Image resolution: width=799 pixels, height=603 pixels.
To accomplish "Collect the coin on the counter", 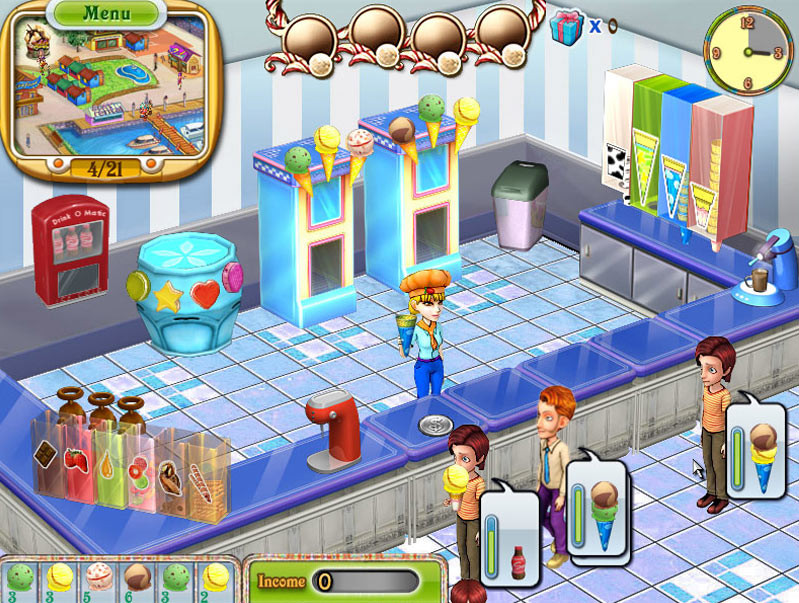I will 436,425.
